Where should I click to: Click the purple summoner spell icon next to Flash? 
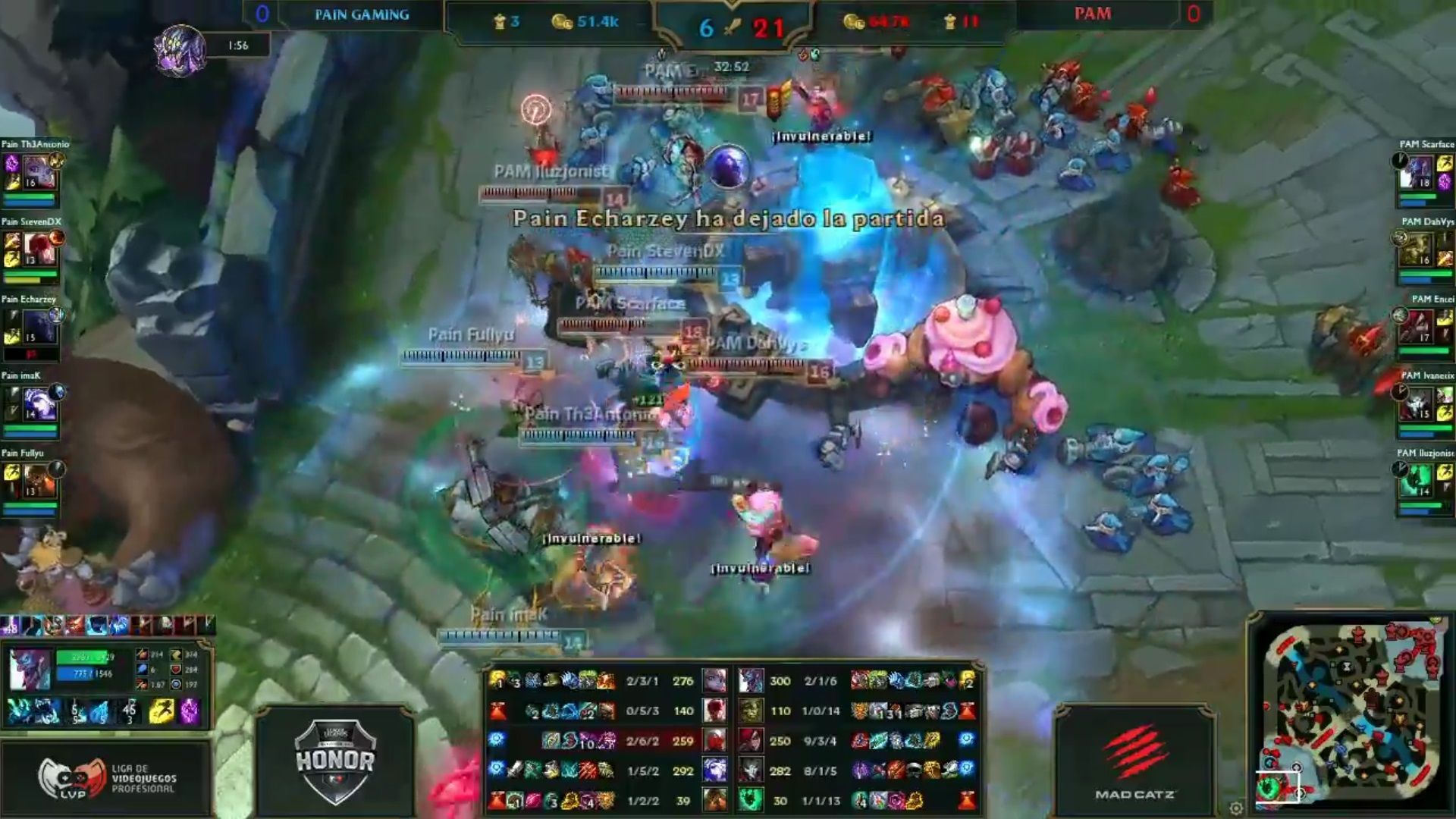pos(190,711)
